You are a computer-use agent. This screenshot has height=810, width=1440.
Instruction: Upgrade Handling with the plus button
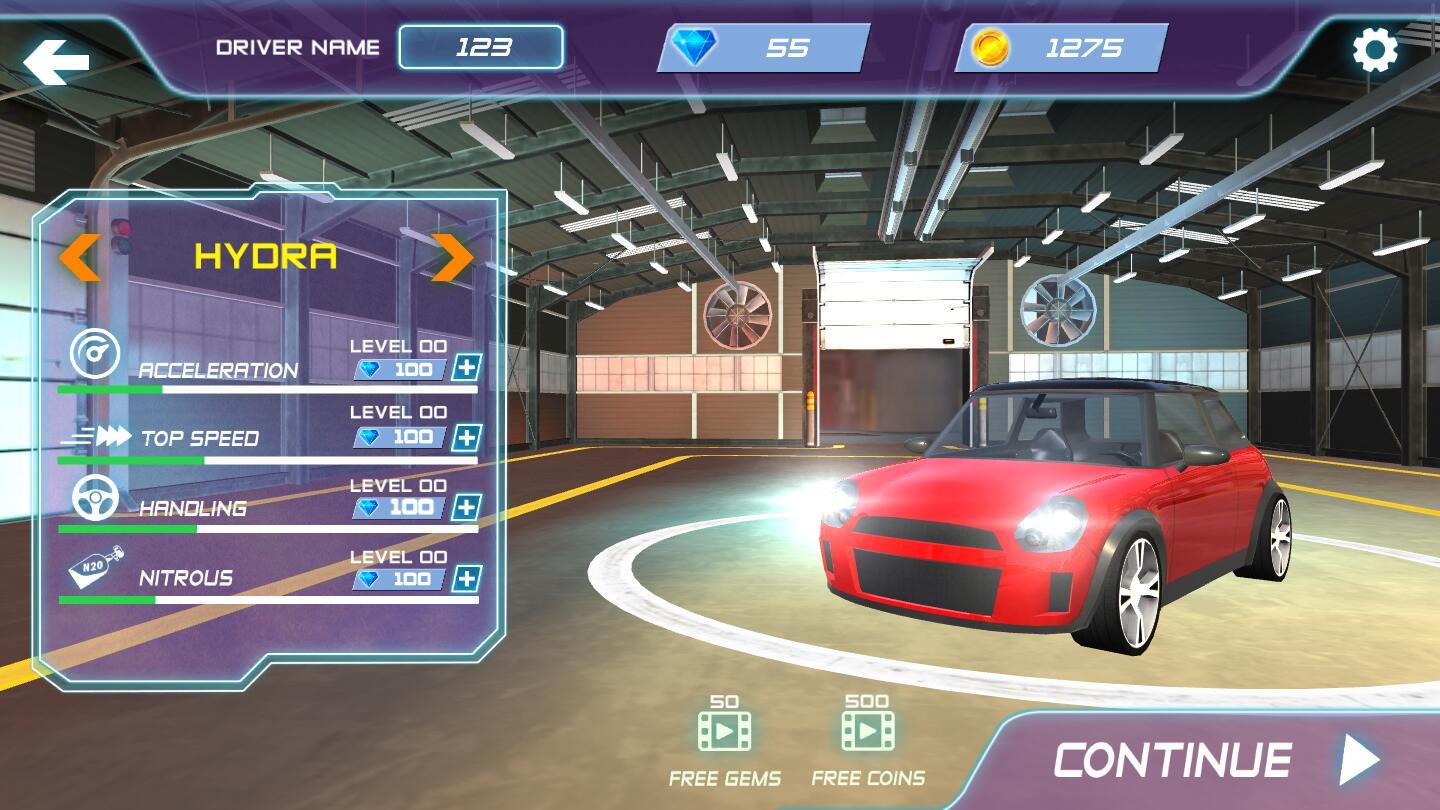coord(466,508)
